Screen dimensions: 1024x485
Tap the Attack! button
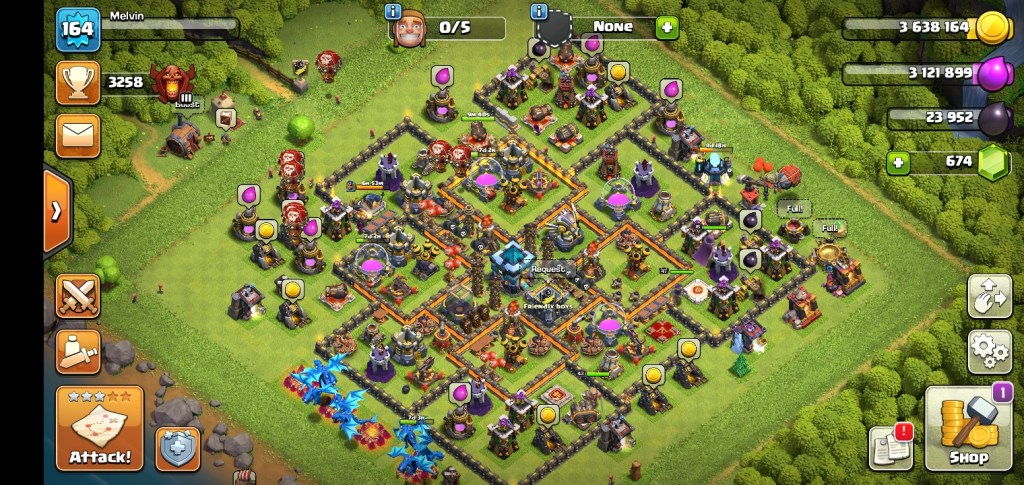(x=99, y=429)
